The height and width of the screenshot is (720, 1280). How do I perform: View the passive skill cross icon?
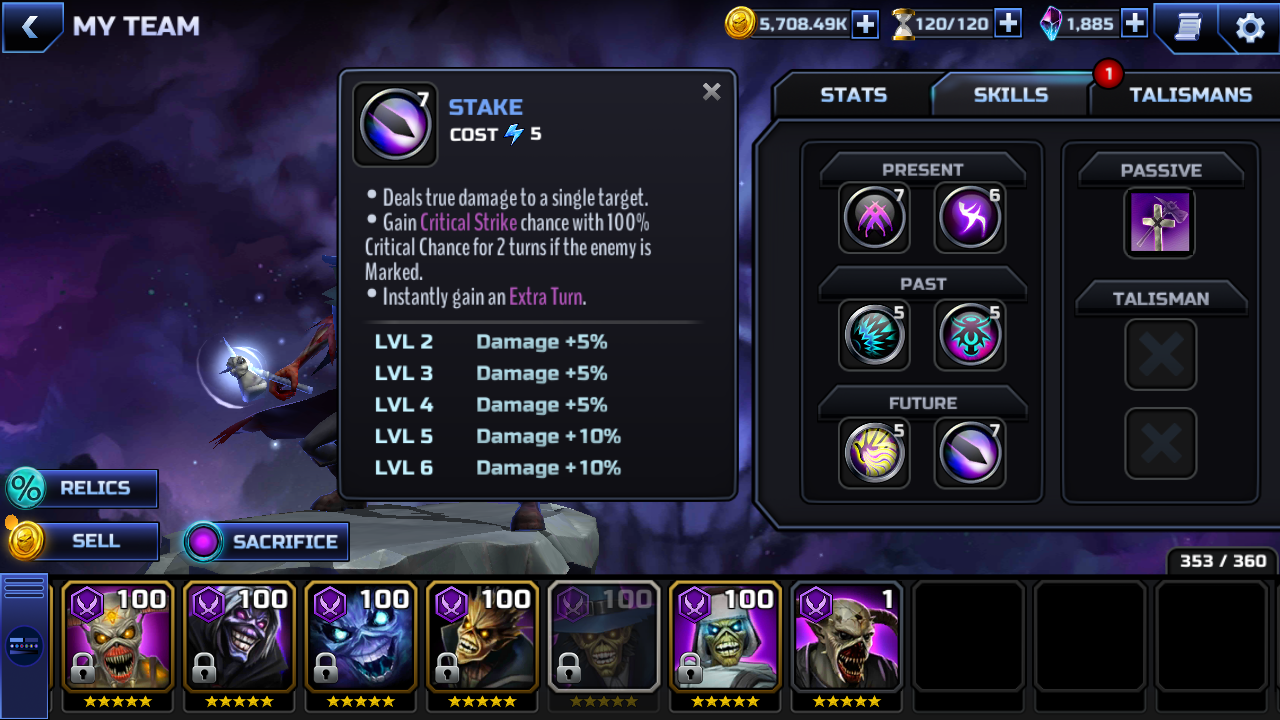[1160, 222]
